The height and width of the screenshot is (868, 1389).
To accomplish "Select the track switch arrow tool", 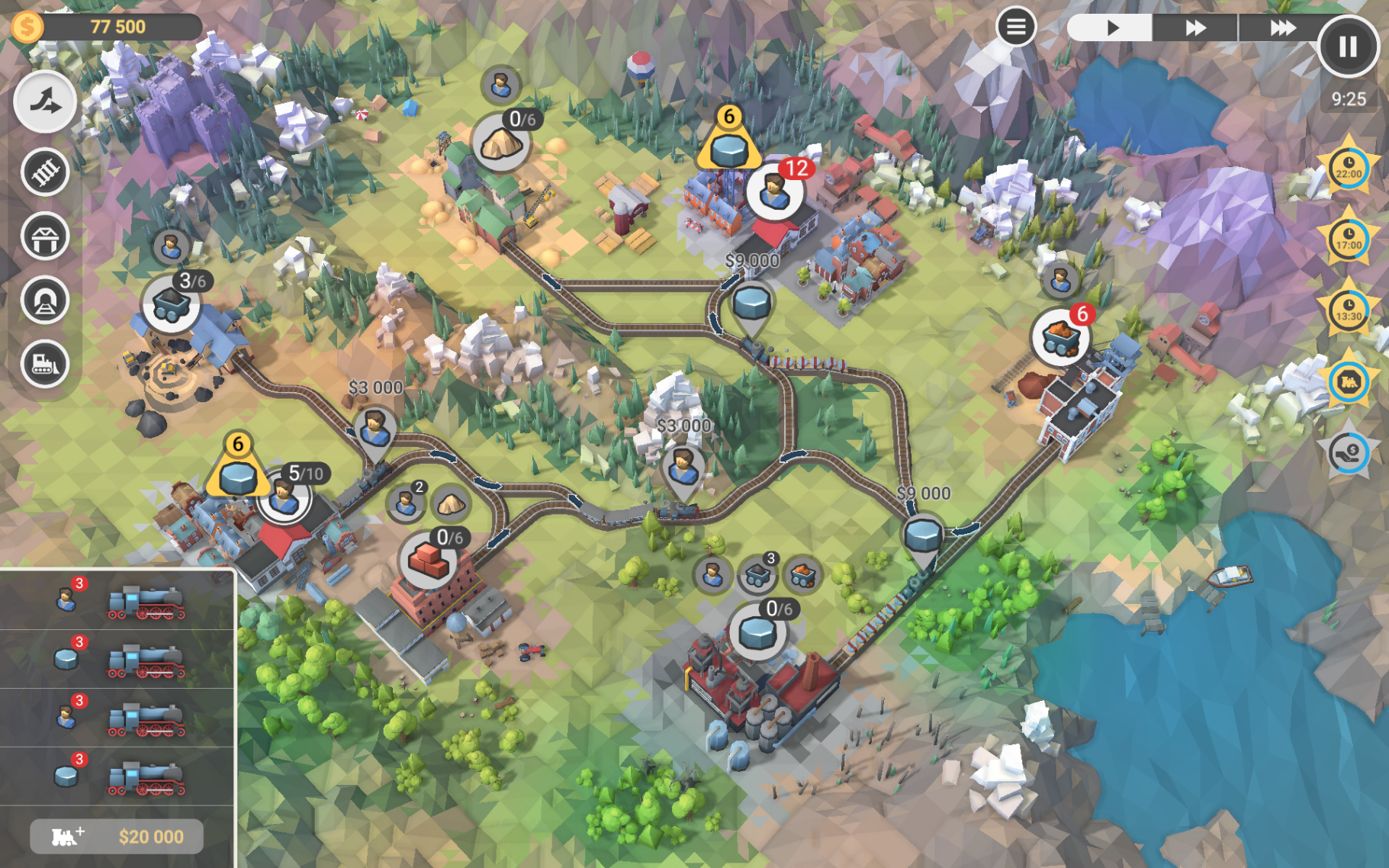I will click(x=45, y=102).
